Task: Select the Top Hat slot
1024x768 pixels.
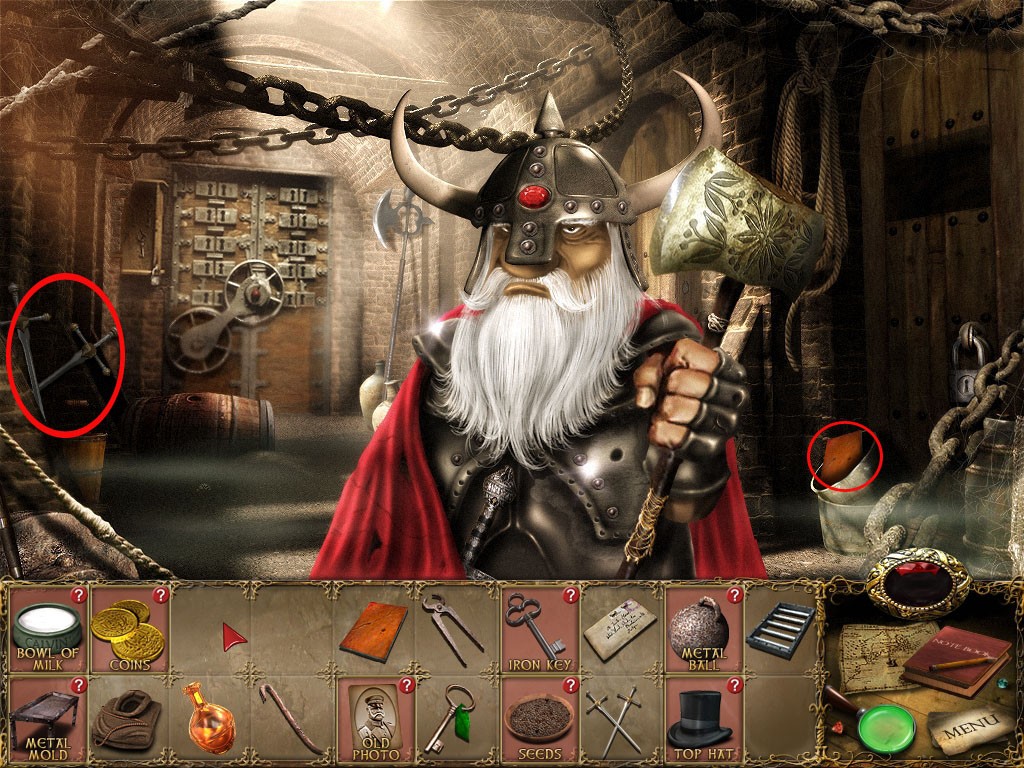Action: tap(701, 719)
